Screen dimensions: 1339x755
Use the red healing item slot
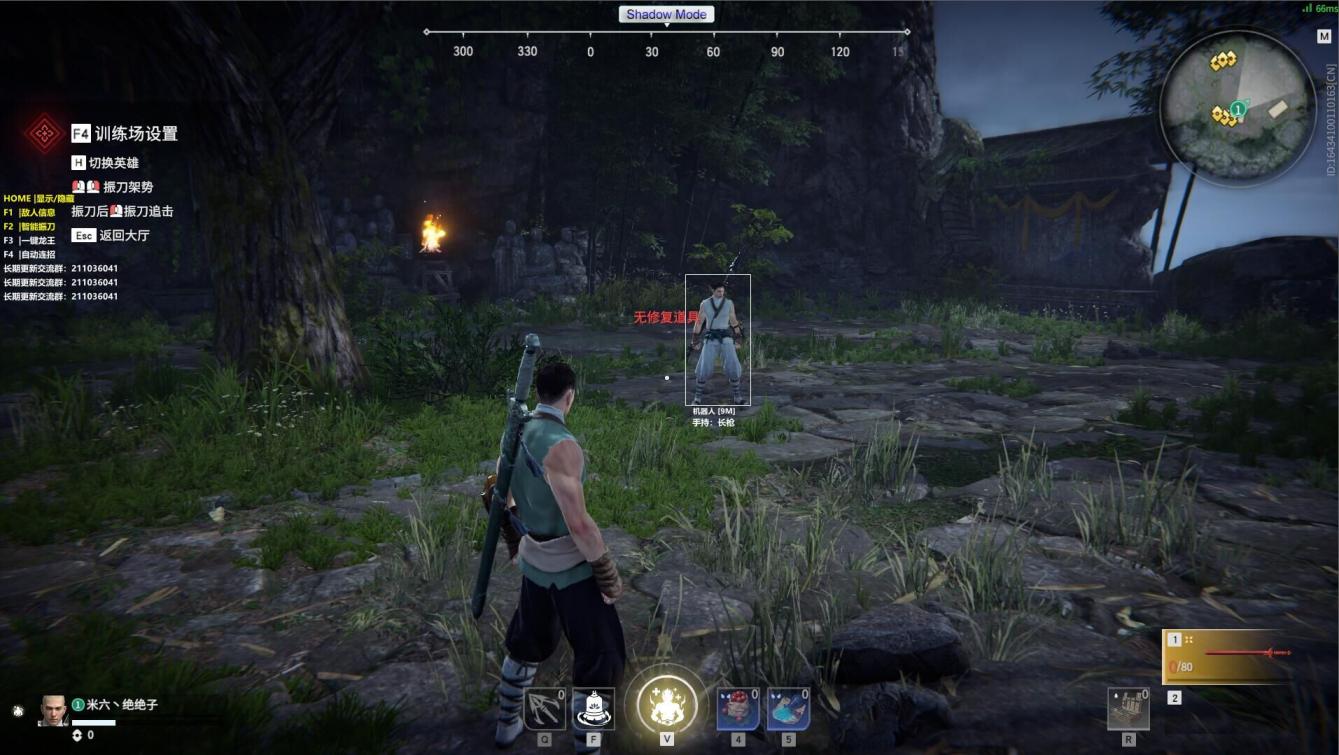coord(738,709)
